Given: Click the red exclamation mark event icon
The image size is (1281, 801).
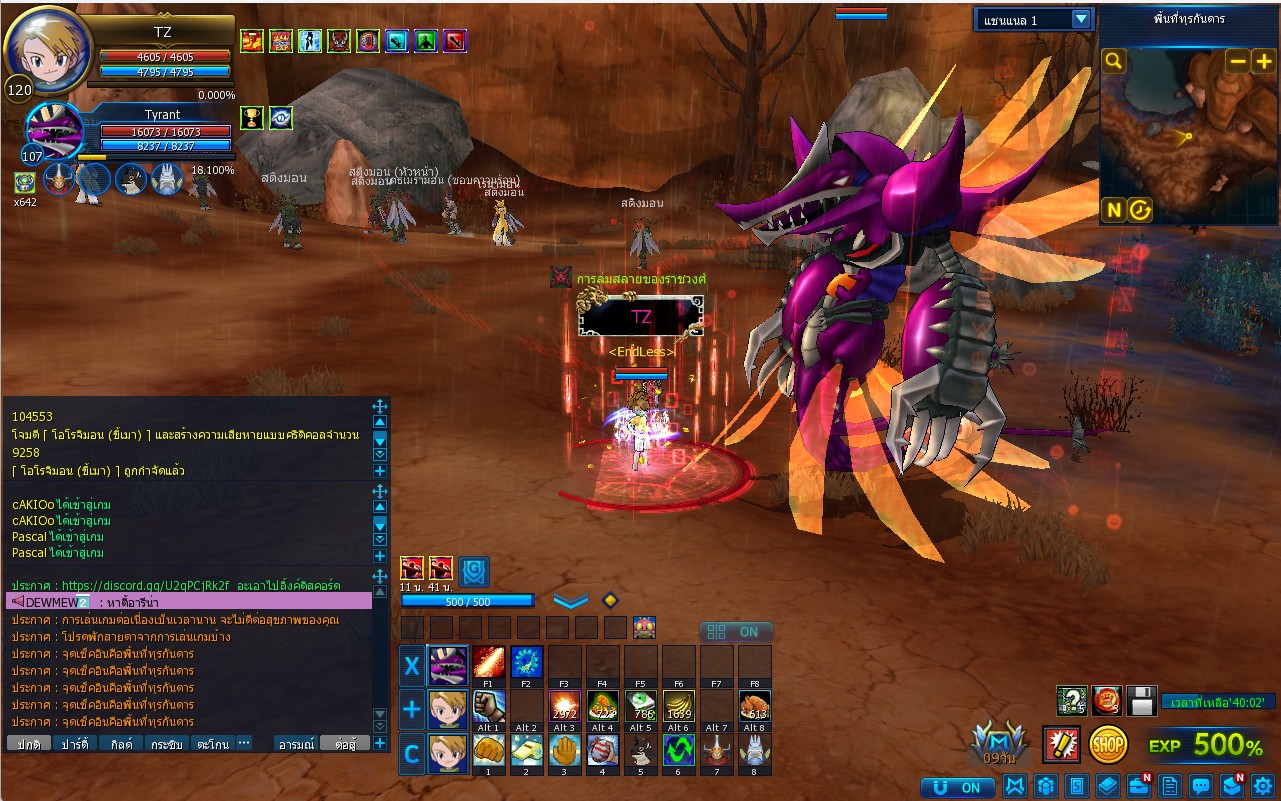Looking at the screenshot, I should tap(1060, 744).
